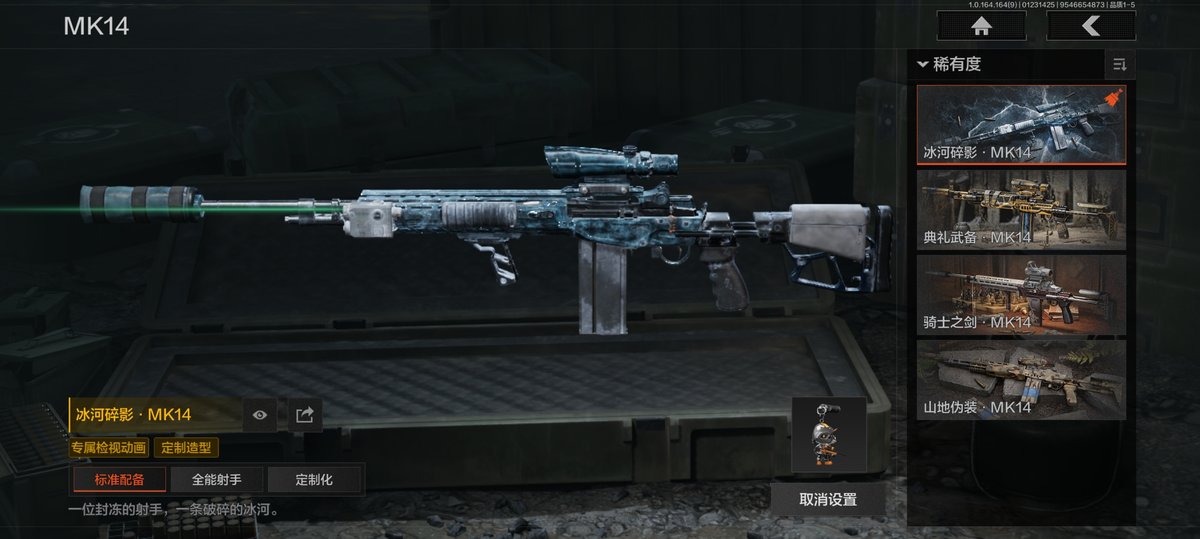This screenshot has width=1200, height=539.
Task: Open the 定制造型 tag
Action: click(186, 448)
